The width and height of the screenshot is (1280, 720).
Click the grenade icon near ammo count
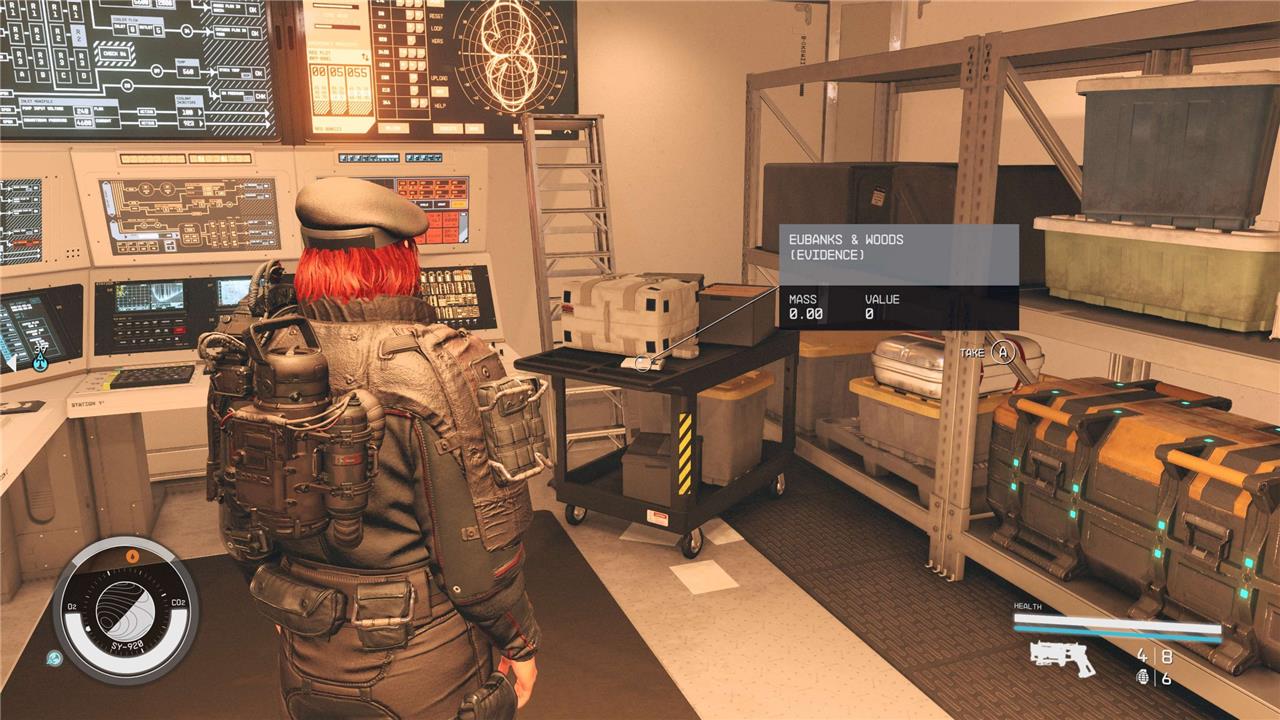(1143, 677)
